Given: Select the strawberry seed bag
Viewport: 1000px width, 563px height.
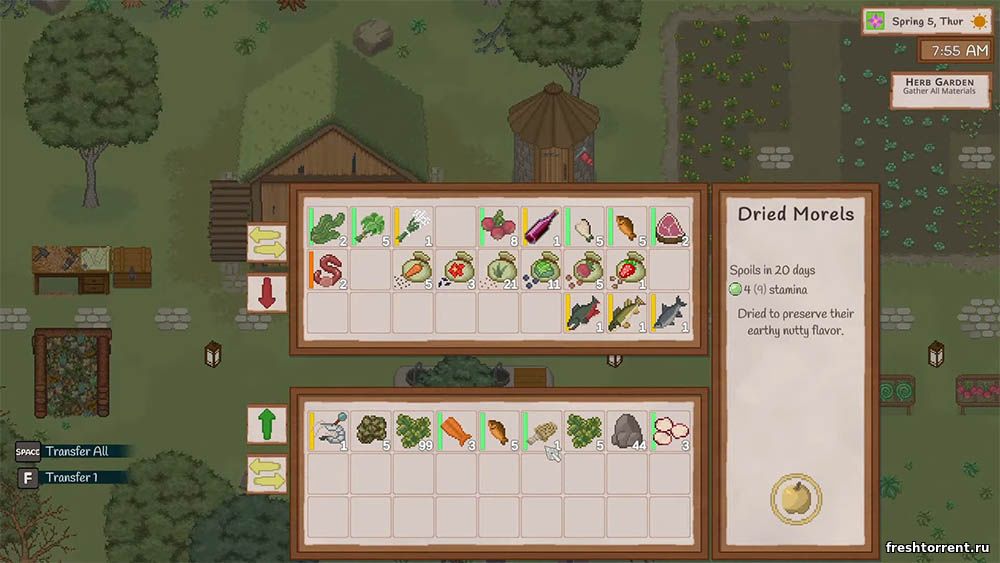Looking at the screenshot, I should coord(628,270).
